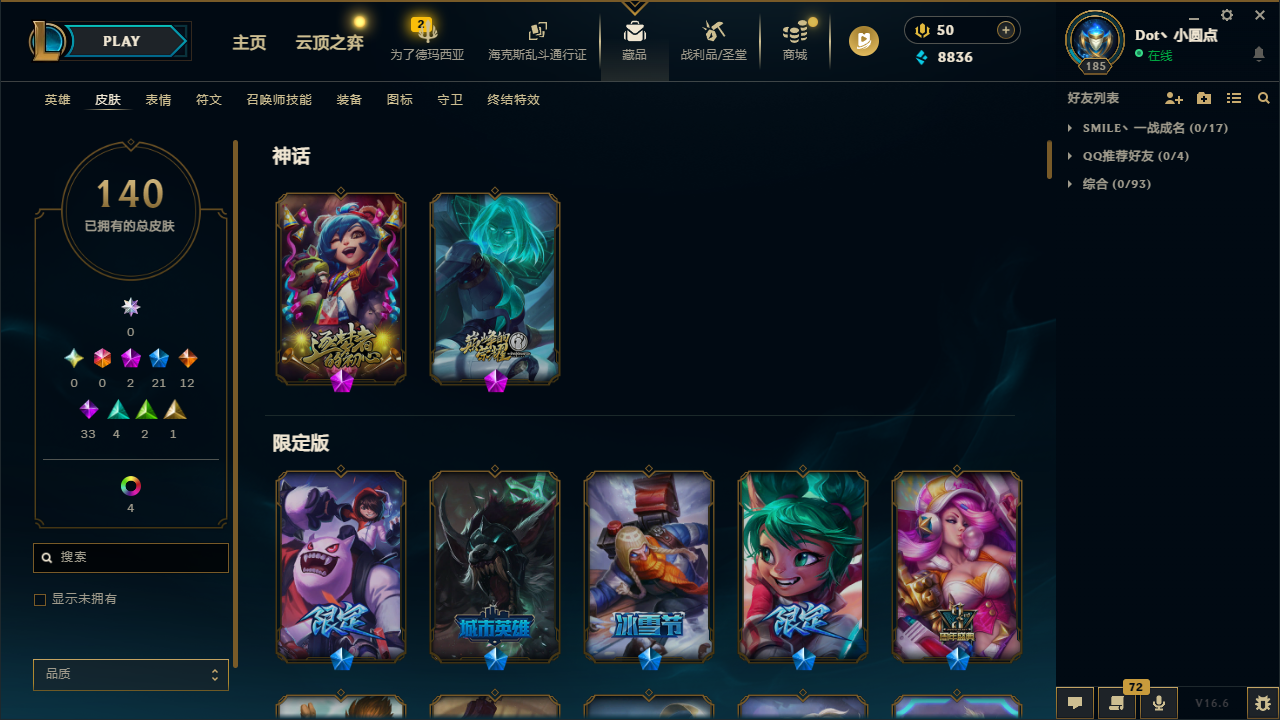The image size is (1280, 720).
Task: Toggle the notification bell
Action: click(x=1258, y=54)
